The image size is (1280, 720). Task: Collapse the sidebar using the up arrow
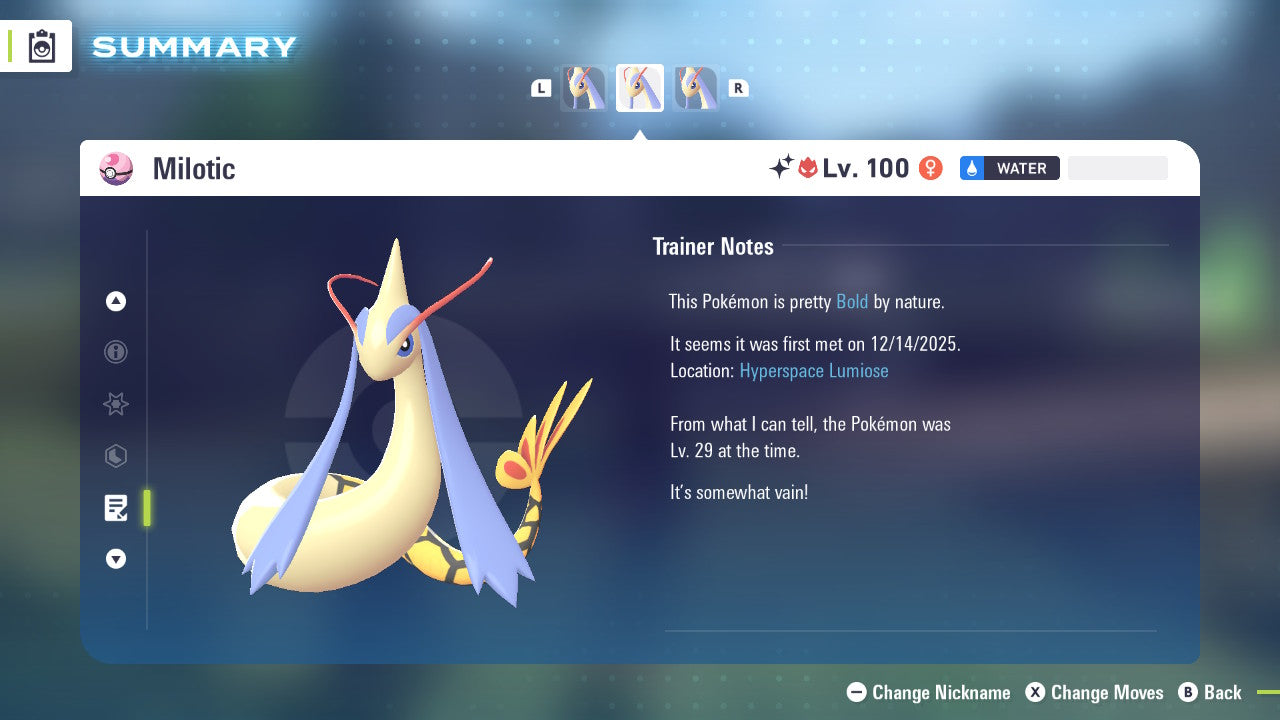click(115, 301)
